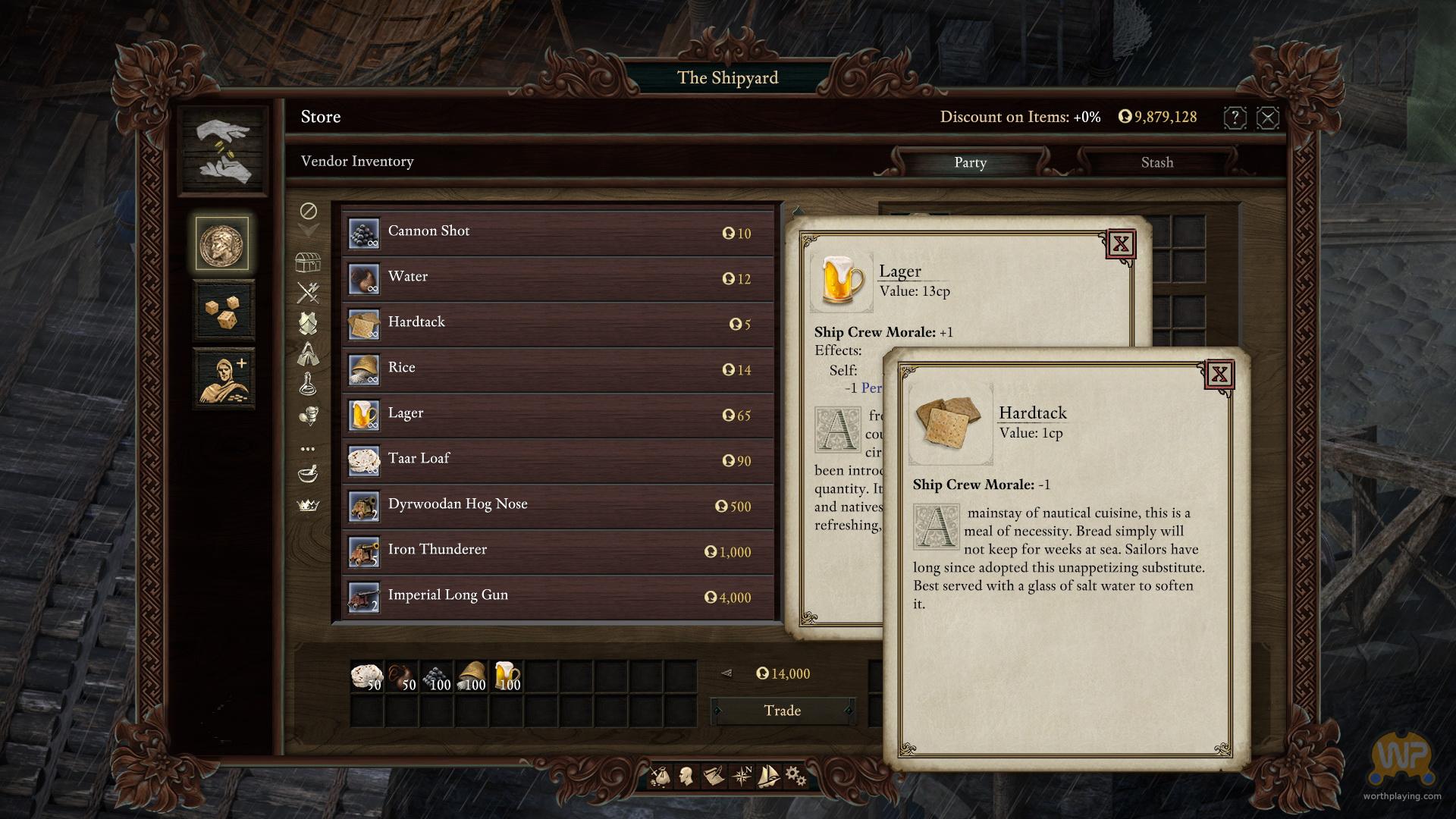Select the Taar Loaf entry

pyautogui.click(x=557, y=460)
